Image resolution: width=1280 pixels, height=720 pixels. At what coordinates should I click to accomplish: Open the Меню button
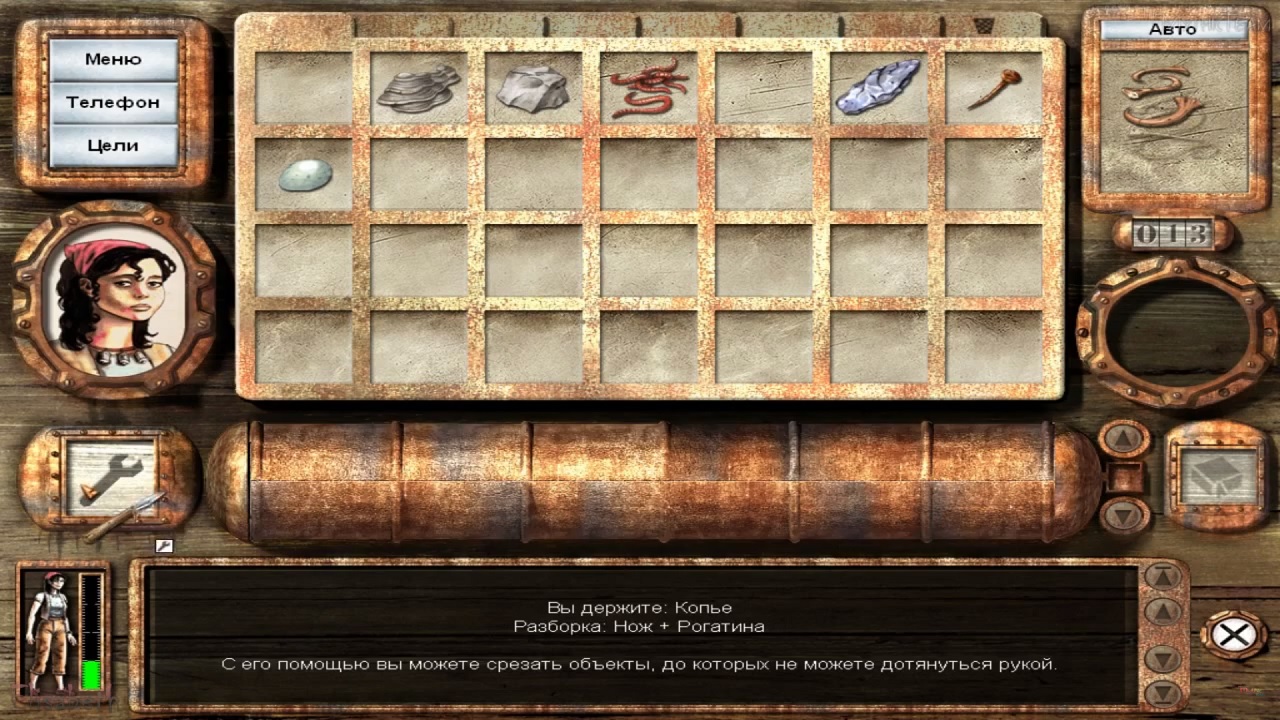[113, 59]
